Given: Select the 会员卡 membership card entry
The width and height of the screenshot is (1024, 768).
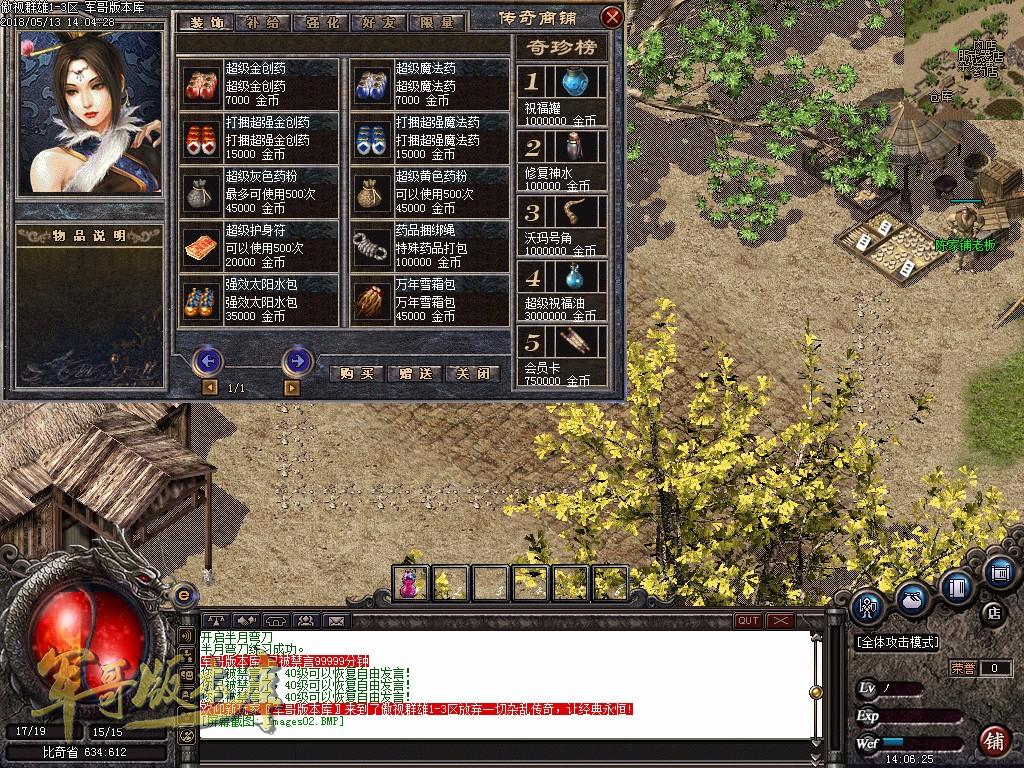Looking at the screenshot, I should point(561,357).
